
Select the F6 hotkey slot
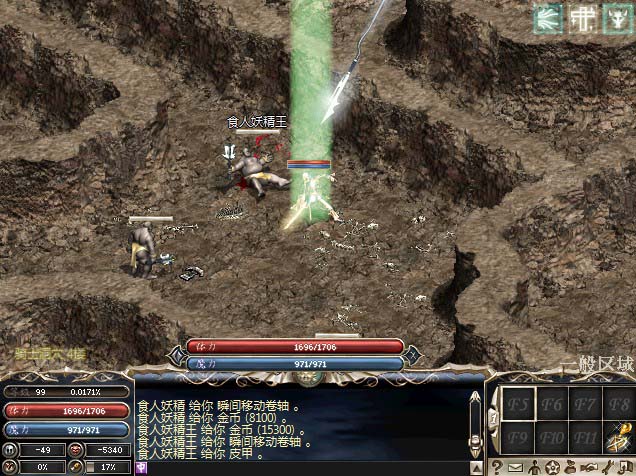553,405
